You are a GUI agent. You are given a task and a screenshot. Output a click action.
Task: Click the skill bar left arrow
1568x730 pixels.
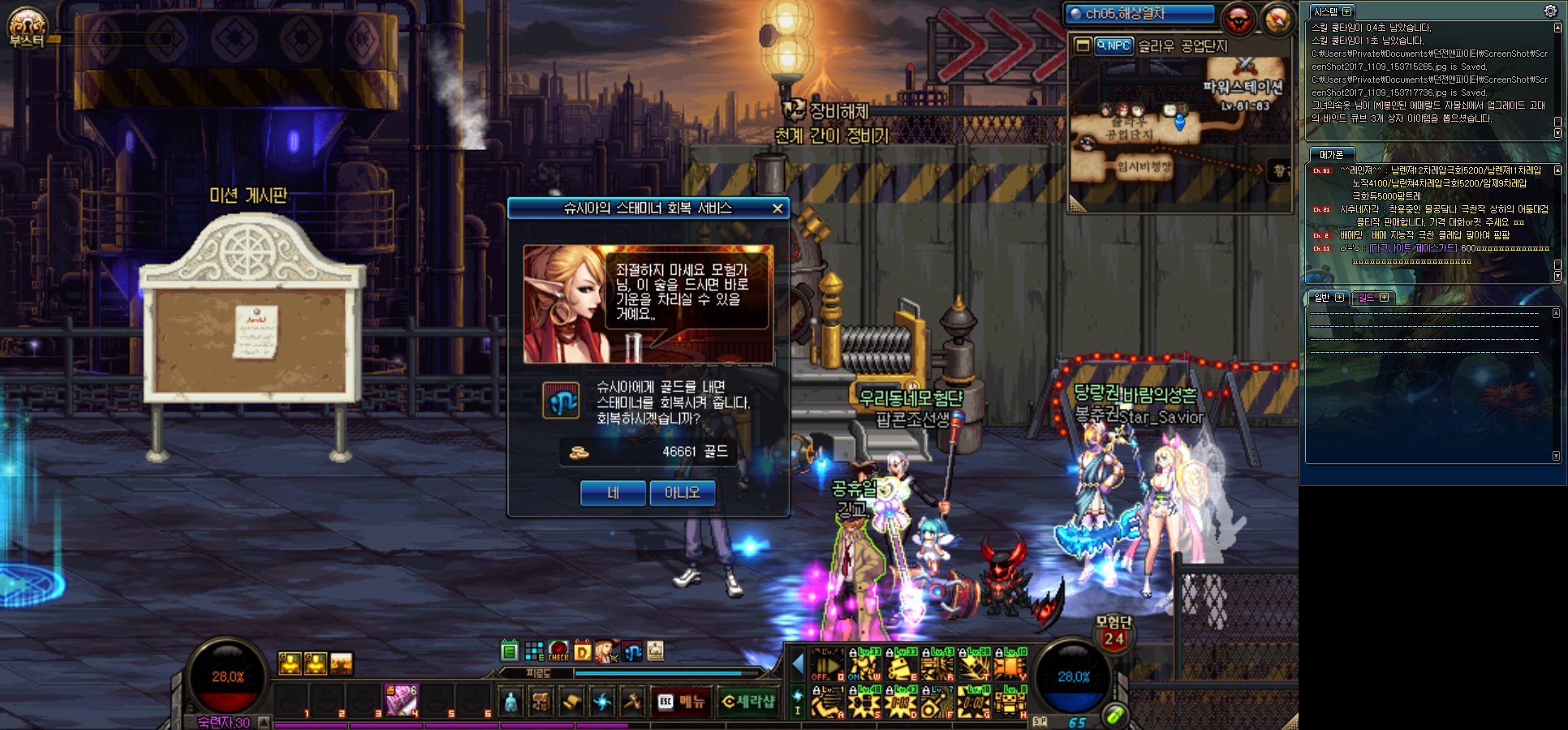(797, 665)
